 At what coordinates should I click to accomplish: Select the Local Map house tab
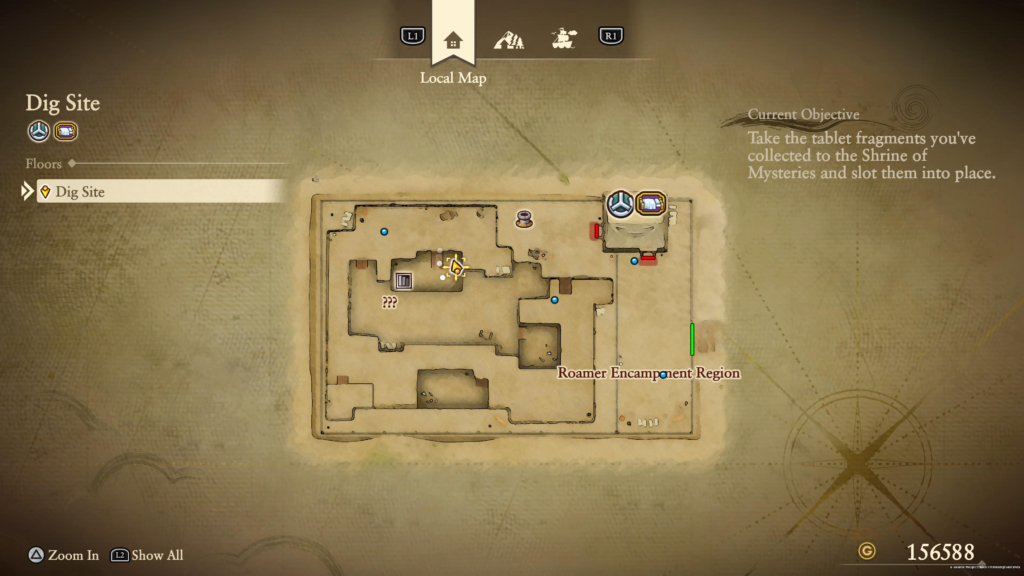pos(453,40)
